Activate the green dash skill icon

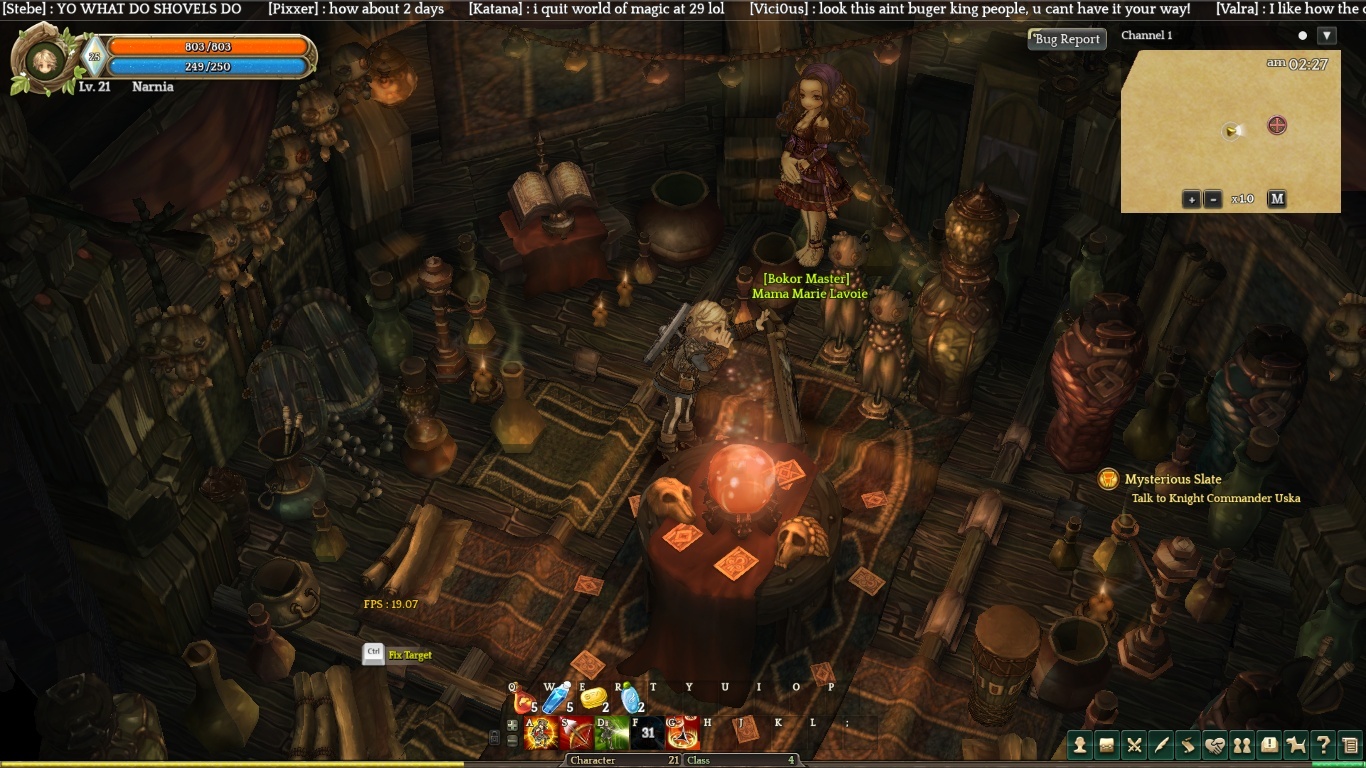[x=611, y=735]
